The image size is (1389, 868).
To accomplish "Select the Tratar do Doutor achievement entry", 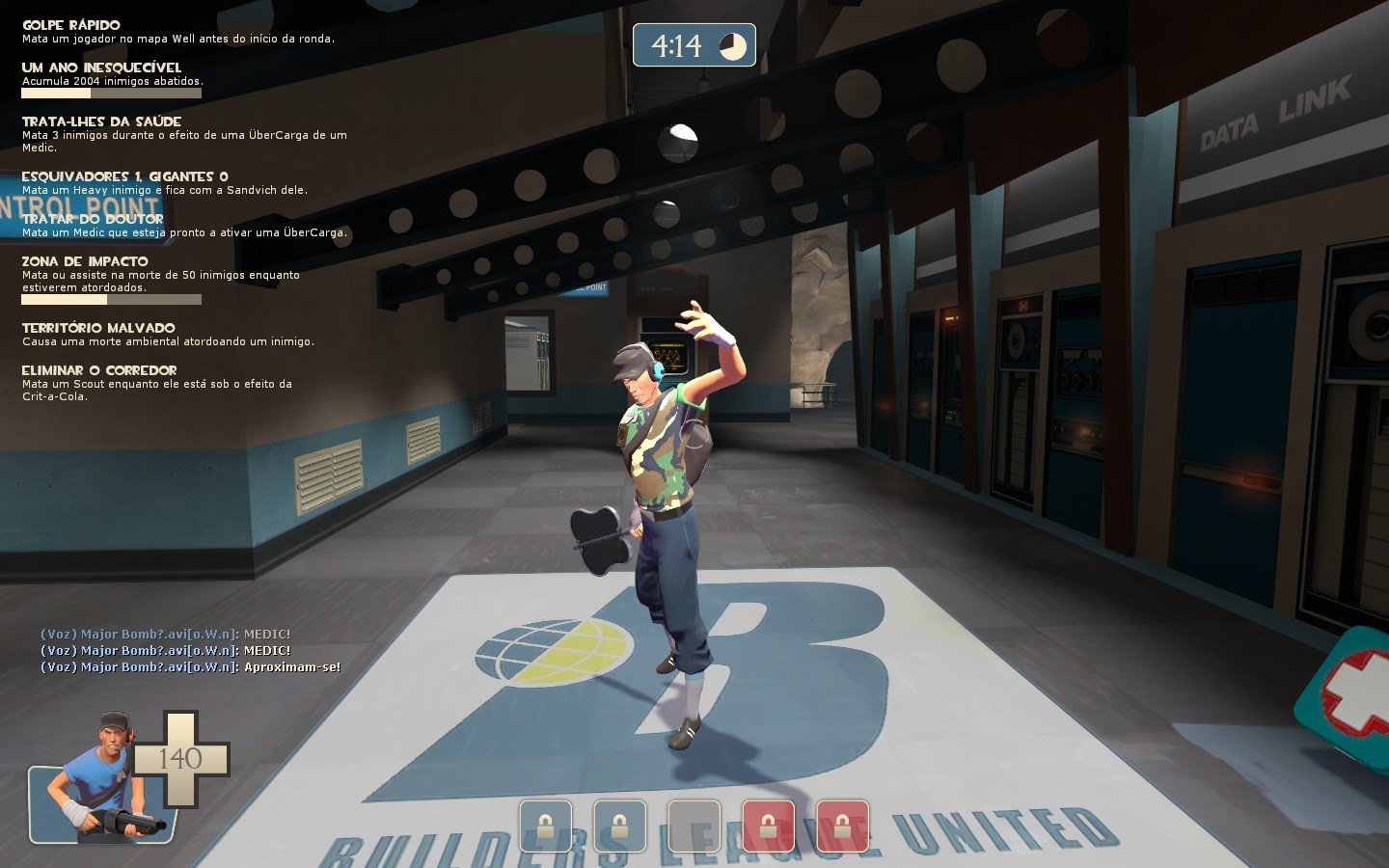I will pos(93,219).
